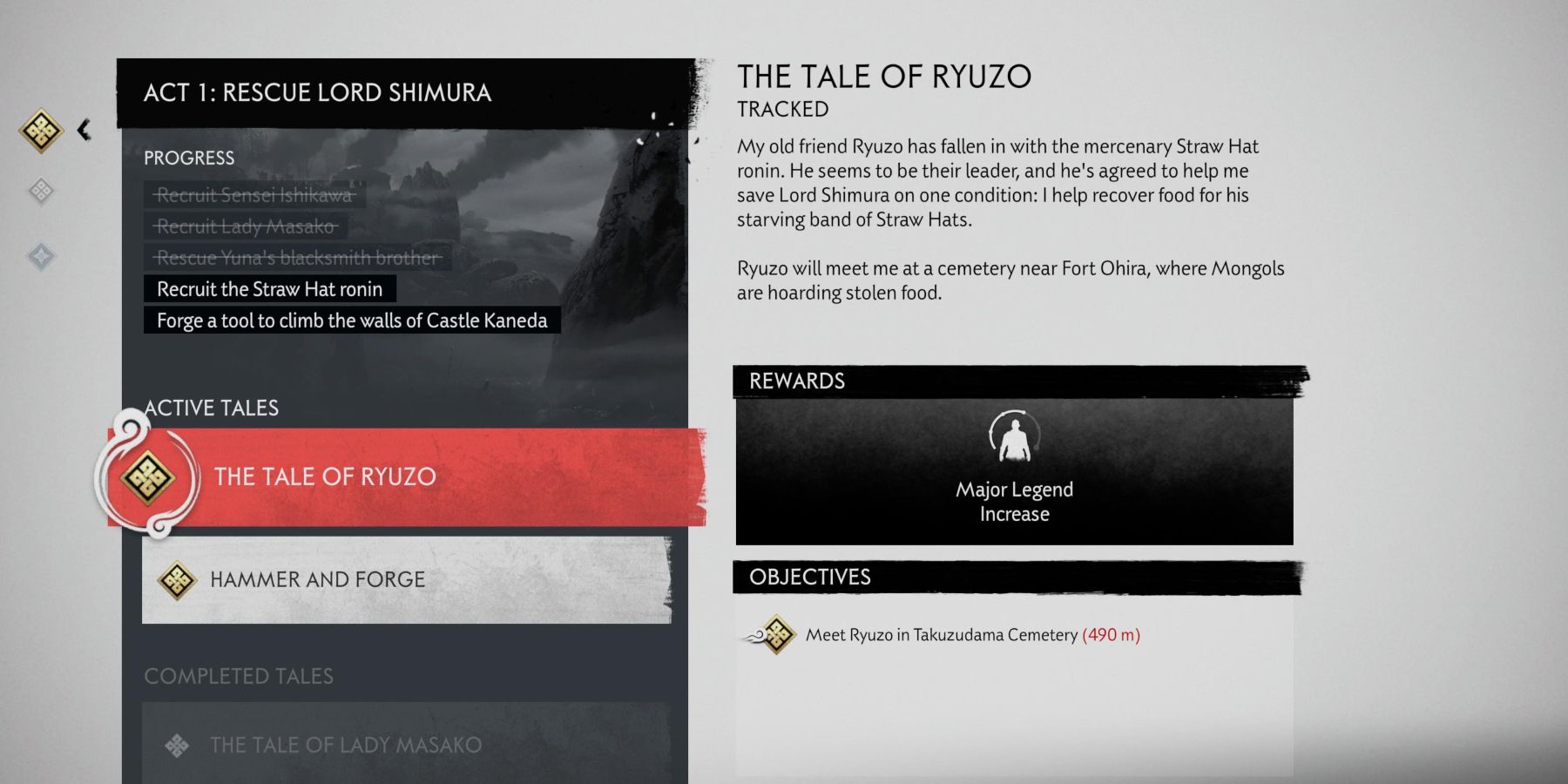The height and width of the screenshot is (784, 1568).
Task: Collapse the Active Tales section
Action: pos(212,408)
